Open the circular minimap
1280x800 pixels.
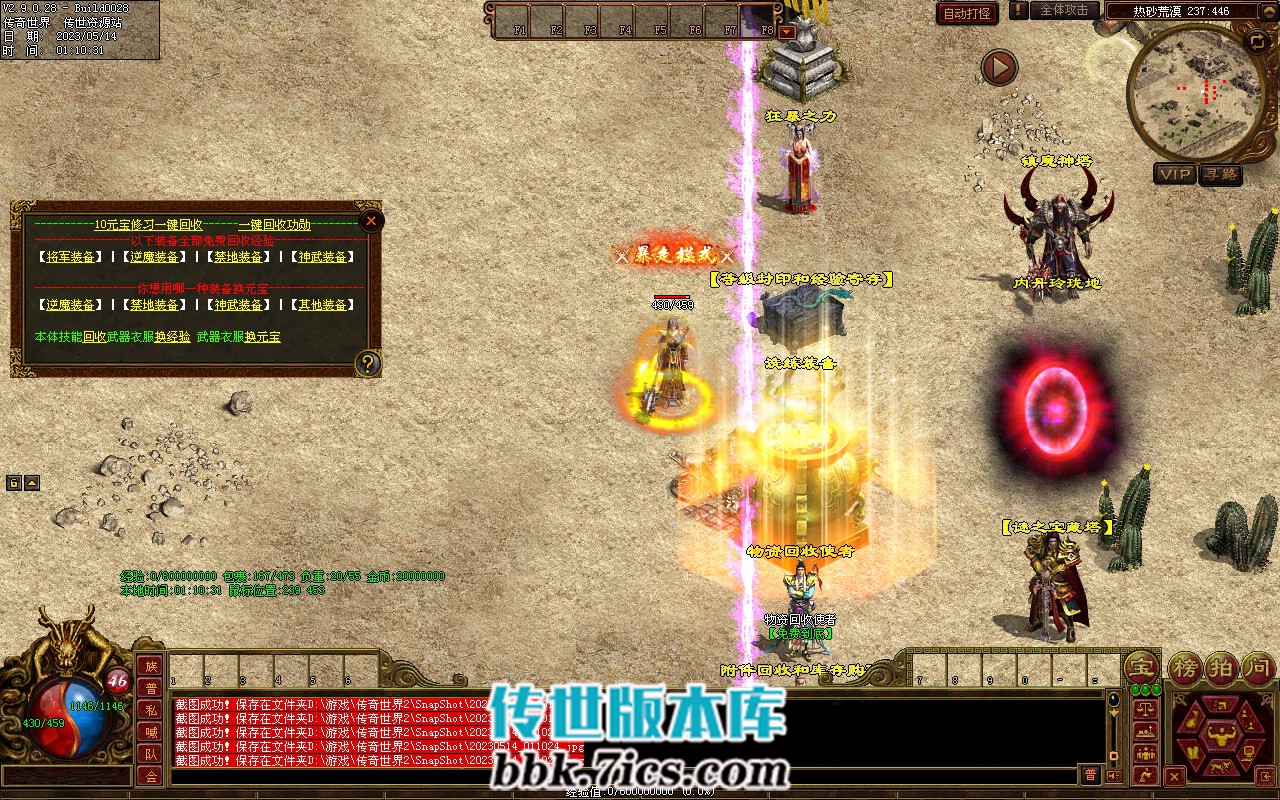click(x=1196, y=92)
